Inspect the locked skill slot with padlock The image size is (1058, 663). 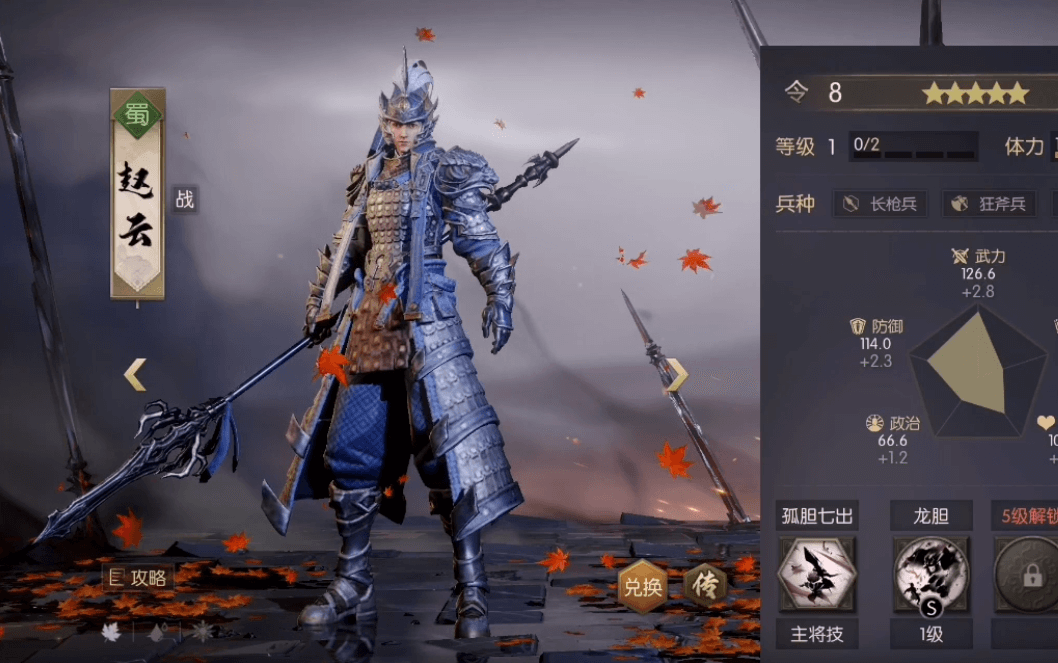click(1028, 574)
